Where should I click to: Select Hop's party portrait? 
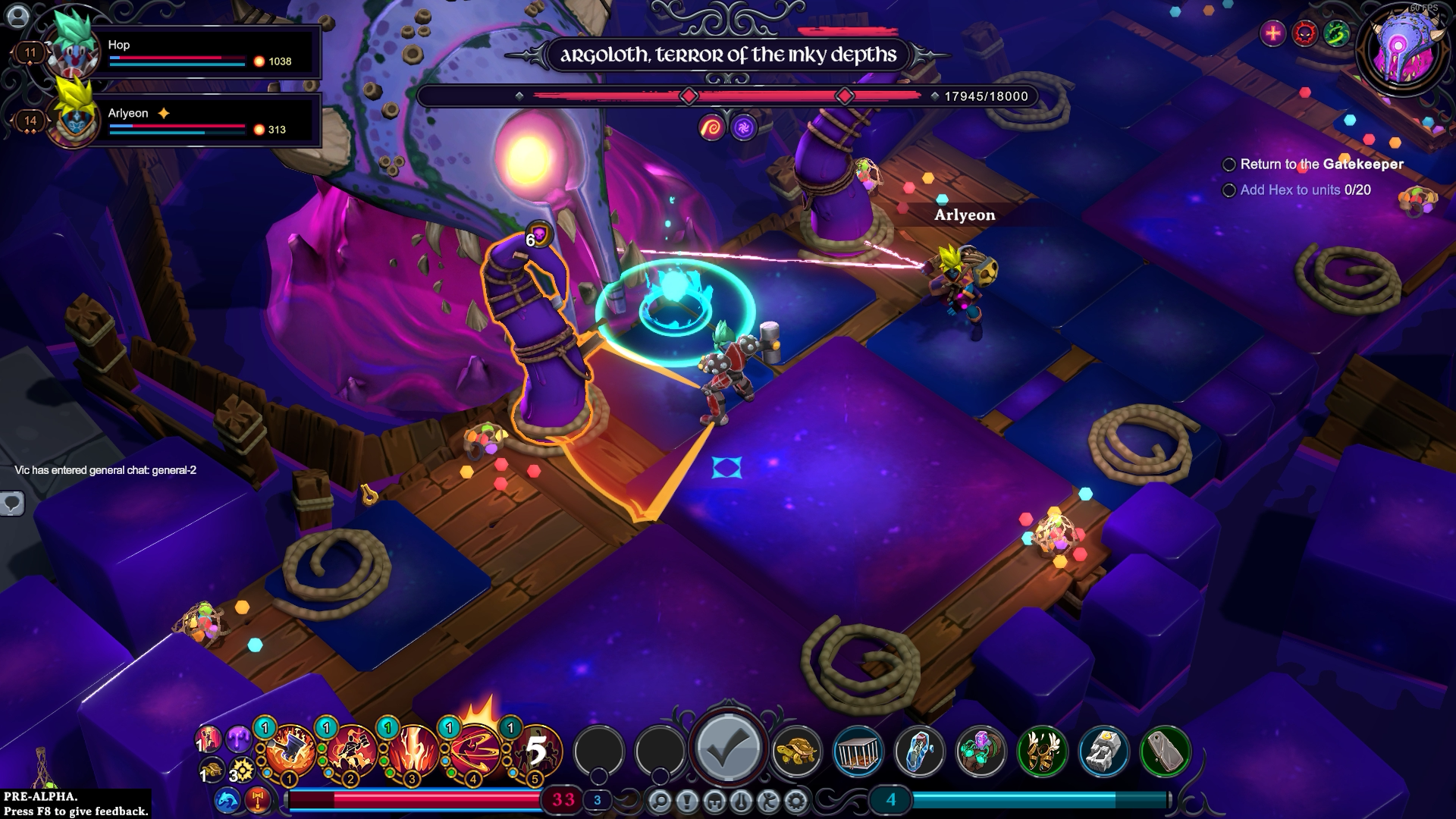click(74, 52)
